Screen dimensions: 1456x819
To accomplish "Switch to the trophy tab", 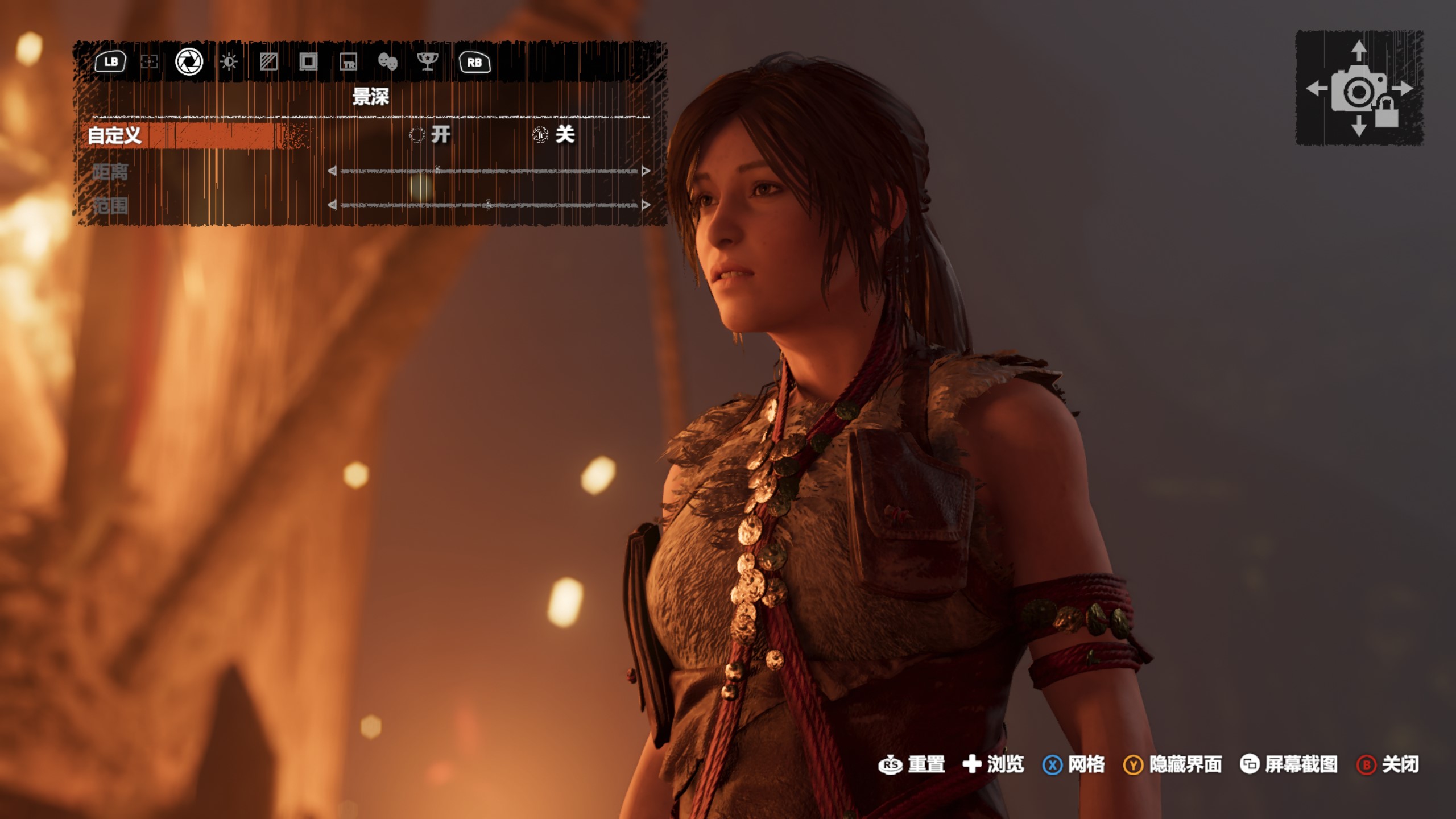I will (427, 62).
